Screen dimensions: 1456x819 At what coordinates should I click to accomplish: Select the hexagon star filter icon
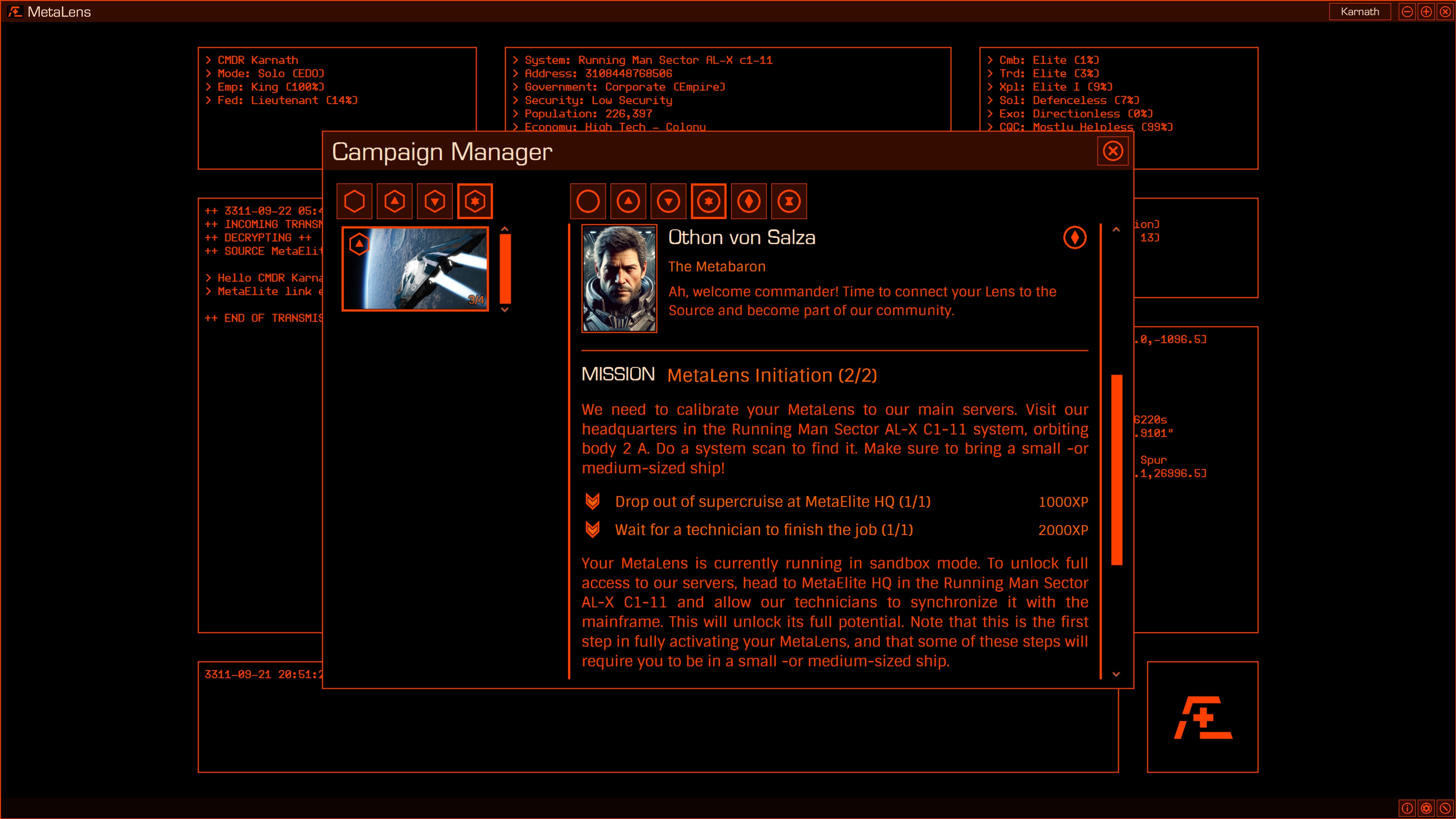[x=475, y=201]
